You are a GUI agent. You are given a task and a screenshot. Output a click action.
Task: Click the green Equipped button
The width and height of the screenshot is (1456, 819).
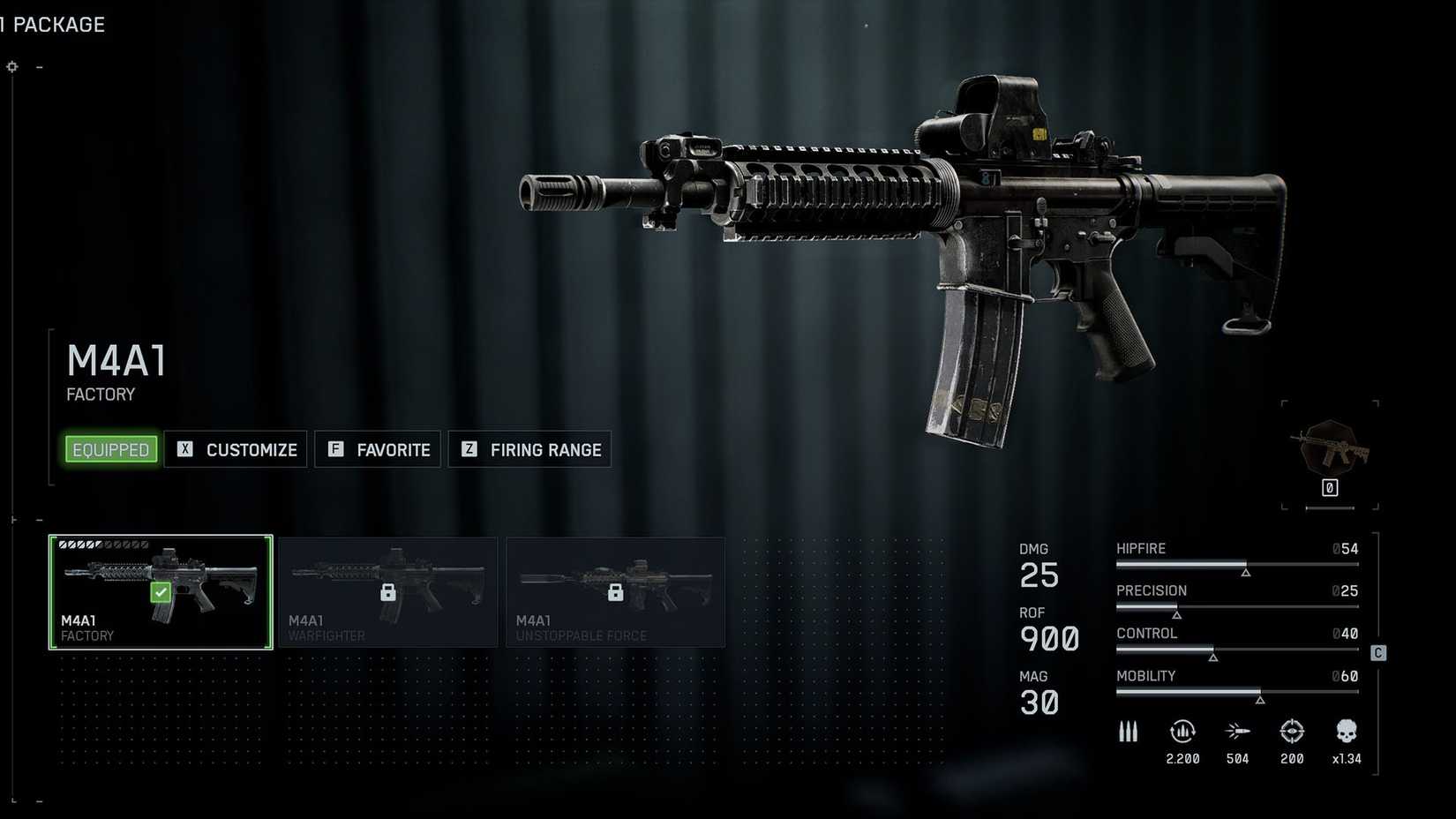click(x=111, y=449)
